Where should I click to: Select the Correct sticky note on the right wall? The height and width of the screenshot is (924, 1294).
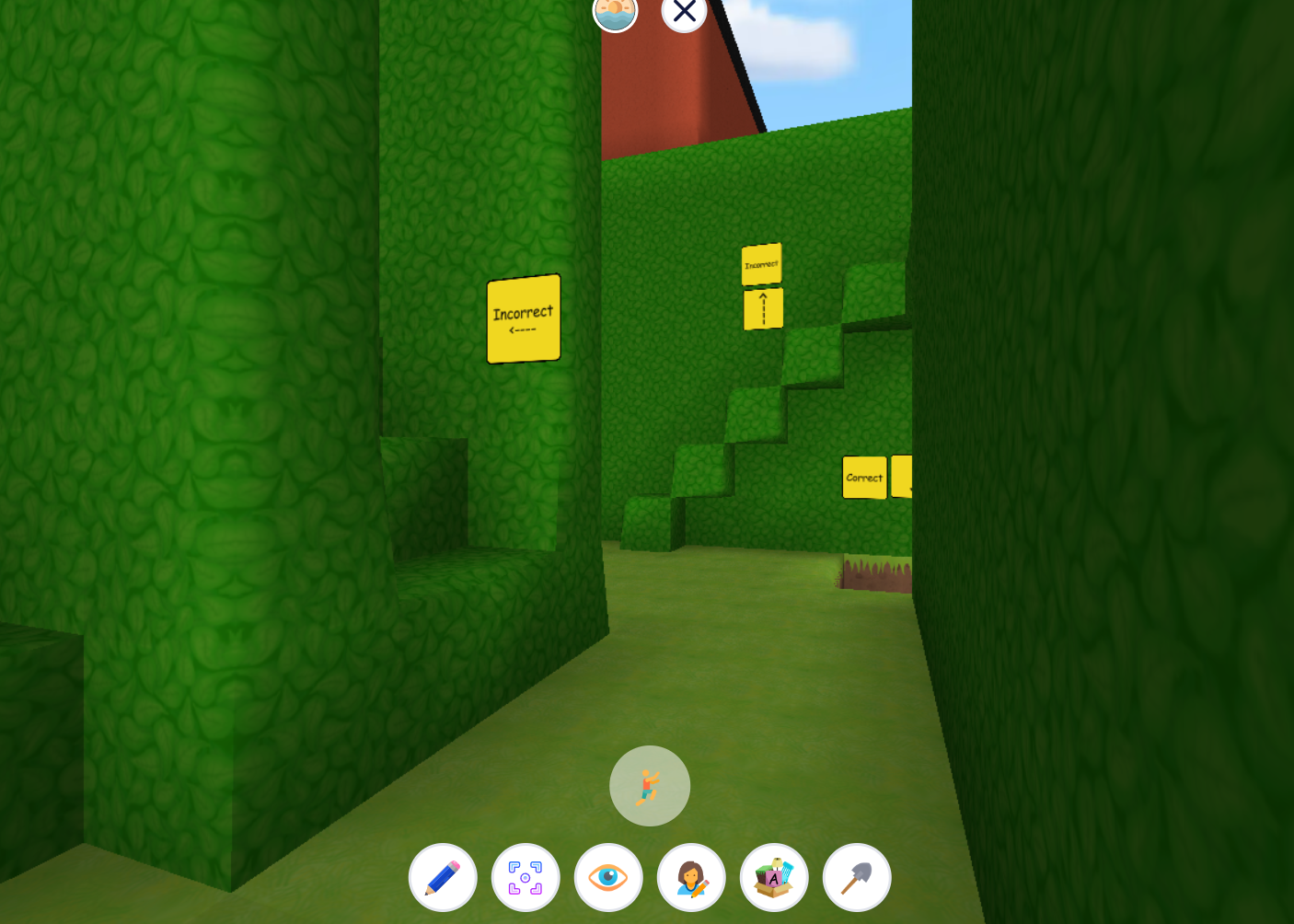[x=864, y=477]
